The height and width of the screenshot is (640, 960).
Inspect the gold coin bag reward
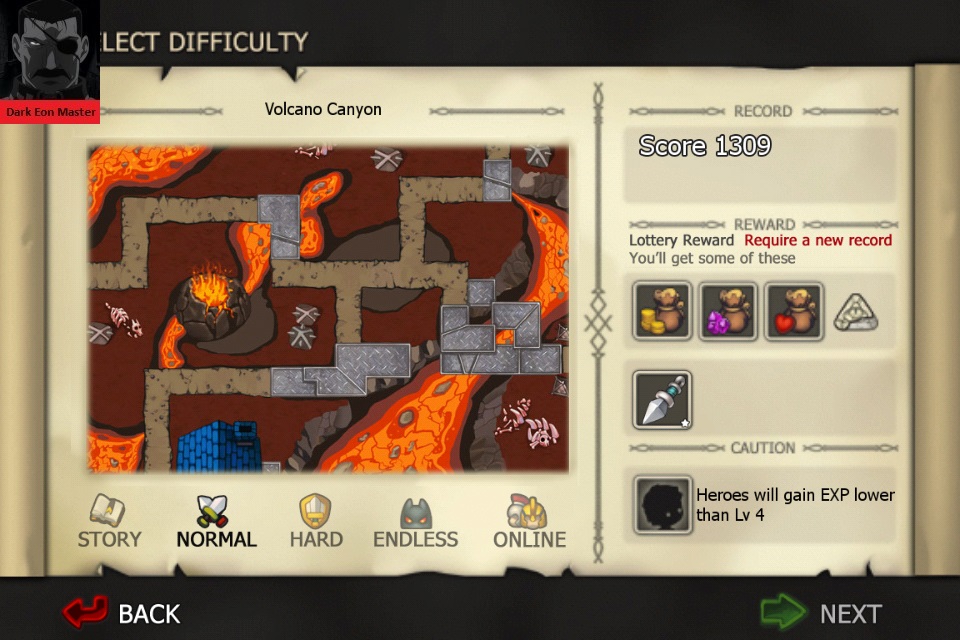click(x=662, y=311)
